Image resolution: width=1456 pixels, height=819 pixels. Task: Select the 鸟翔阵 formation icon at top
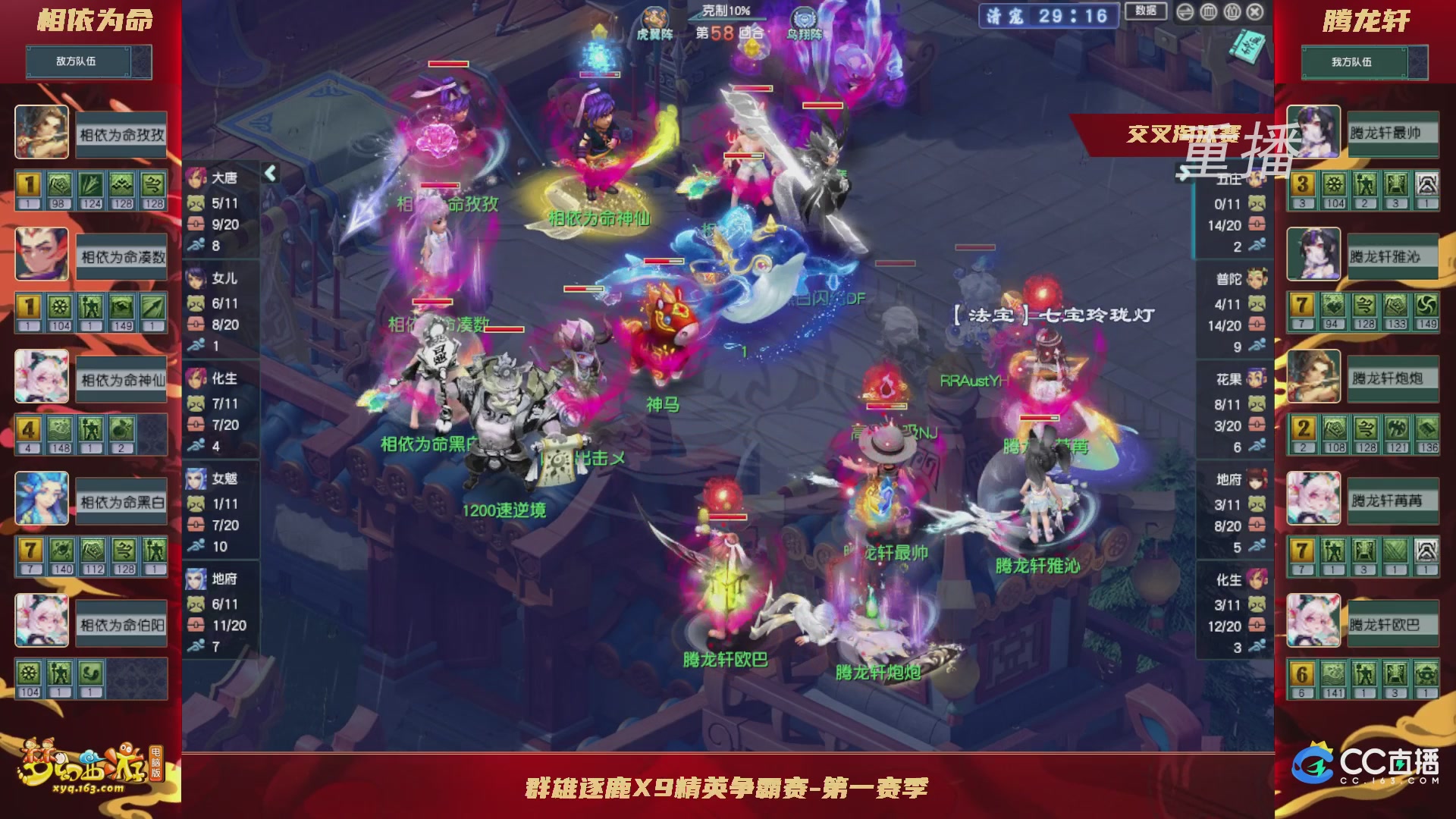point(804,17)
